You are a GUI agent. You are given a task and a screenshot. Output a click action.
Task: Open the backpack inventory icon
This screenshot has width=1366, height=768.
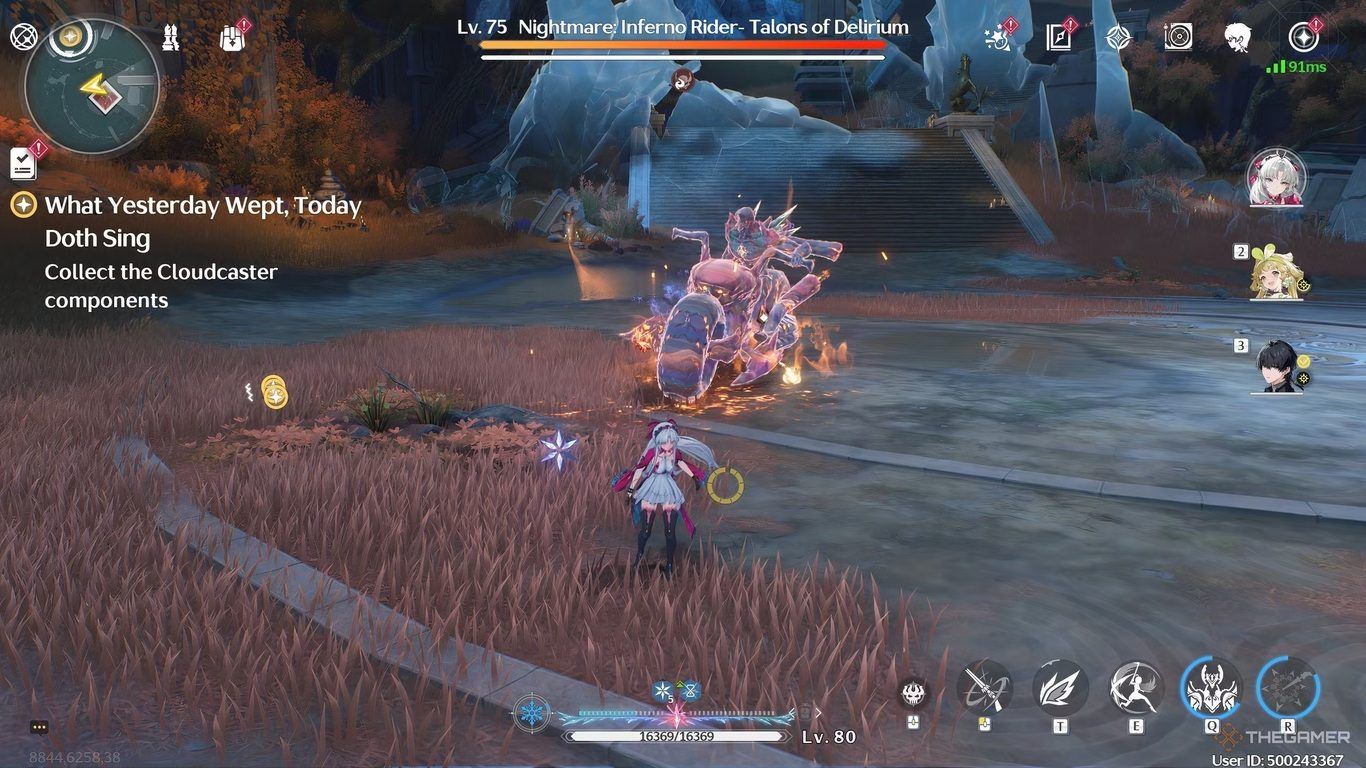point(232,38)
